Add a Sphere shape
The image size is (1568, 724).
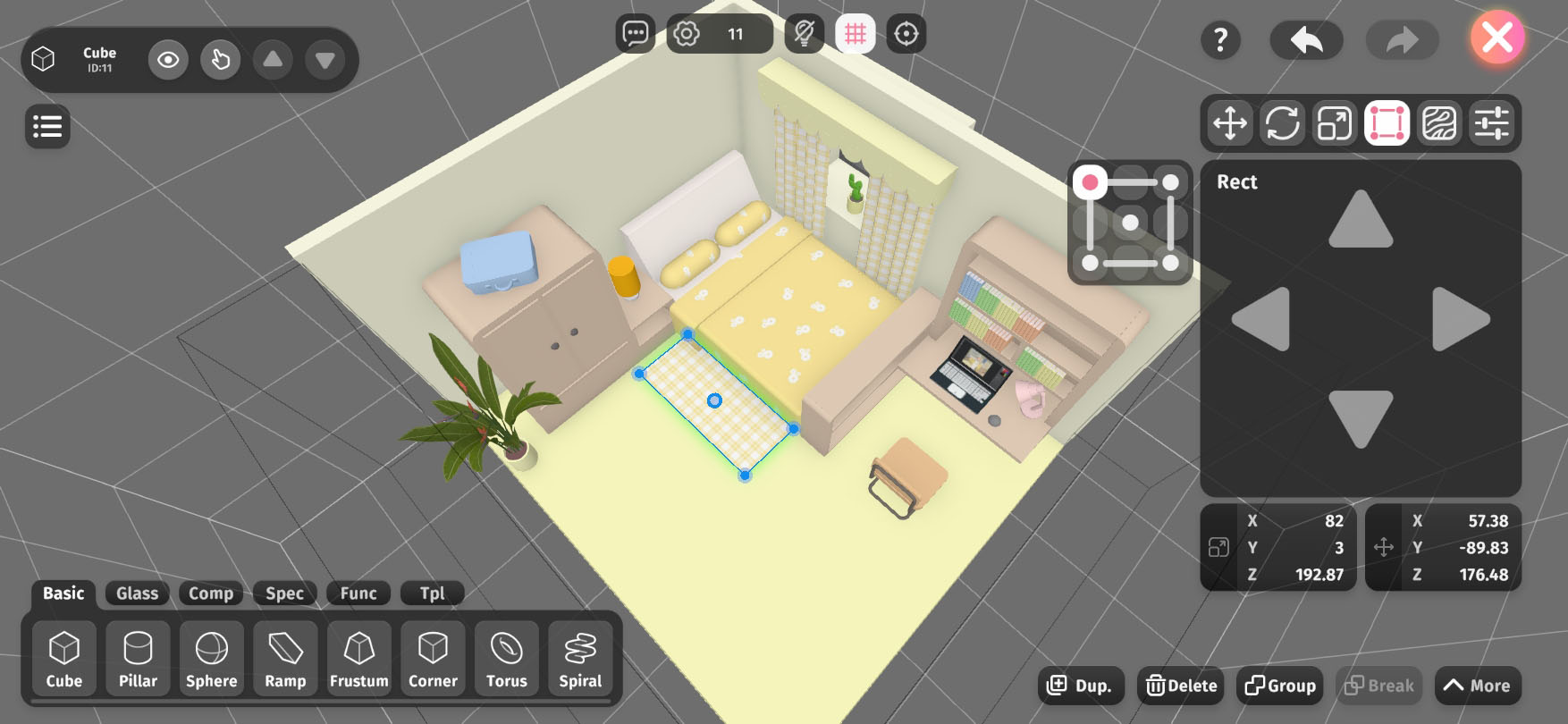[x=212, y=659]
